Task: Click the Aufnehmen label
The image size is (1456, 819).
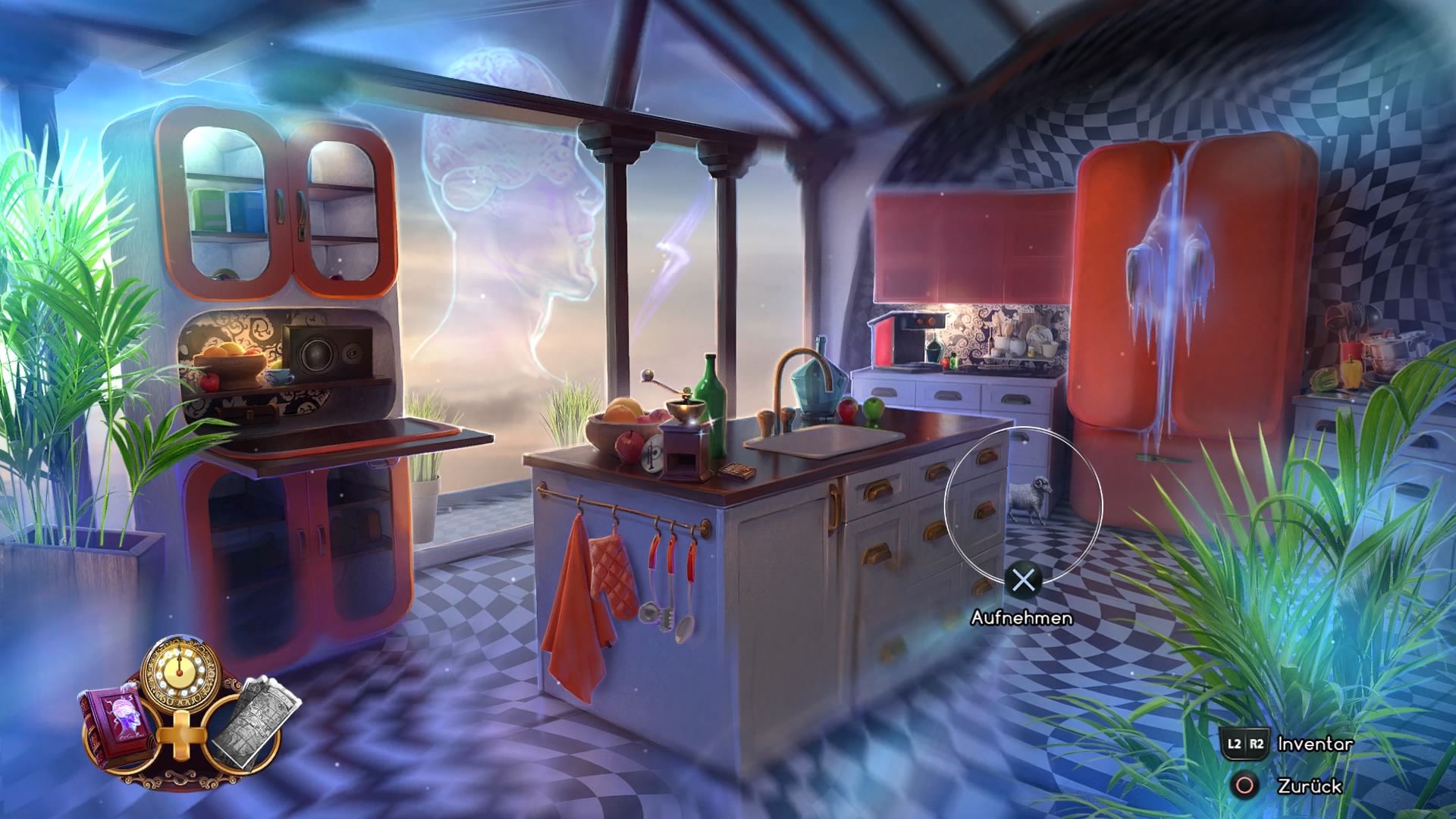Action: 1023,619
